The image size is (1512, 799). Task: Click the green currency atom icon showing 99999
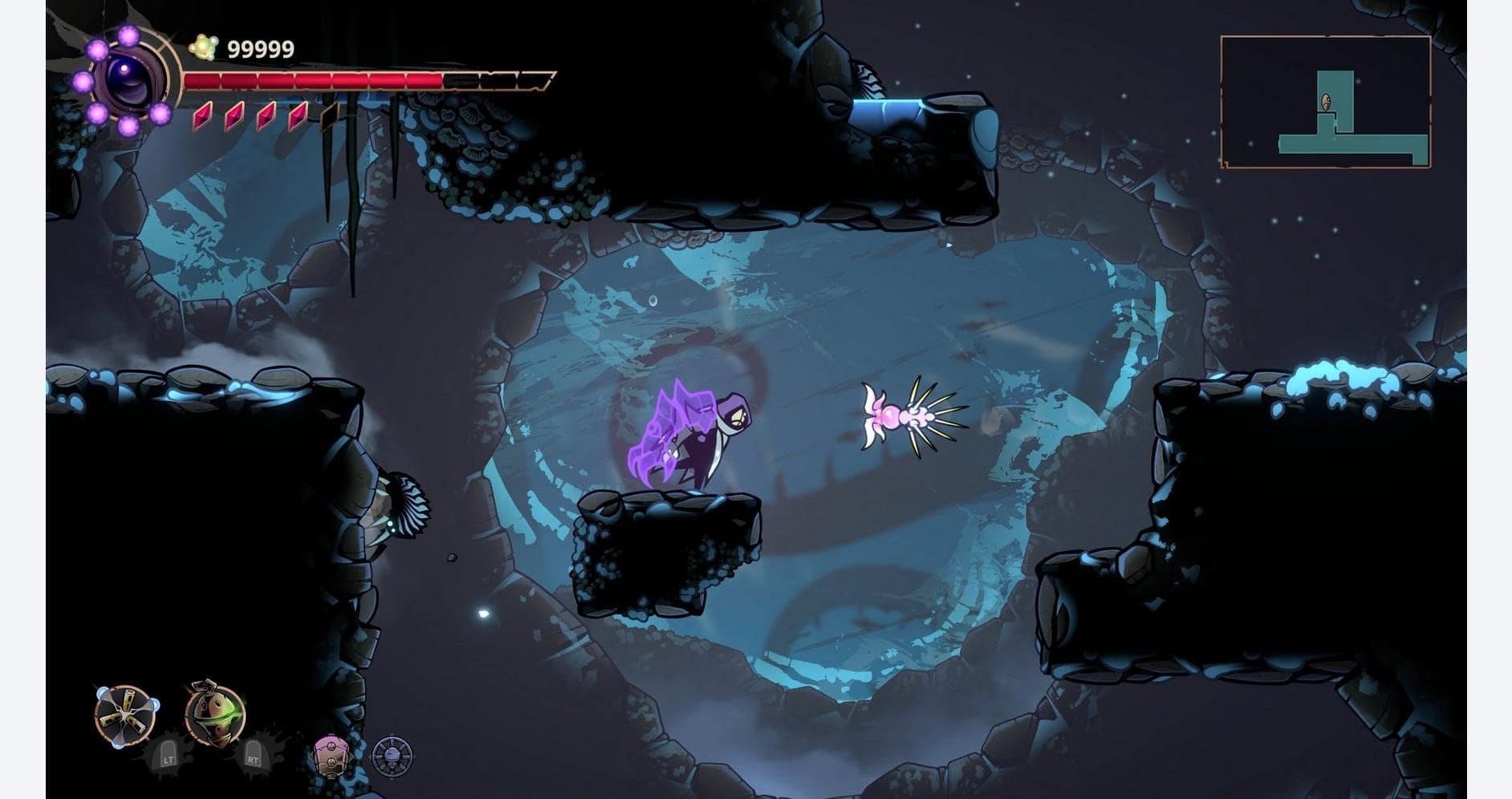(x=203, y=47)
